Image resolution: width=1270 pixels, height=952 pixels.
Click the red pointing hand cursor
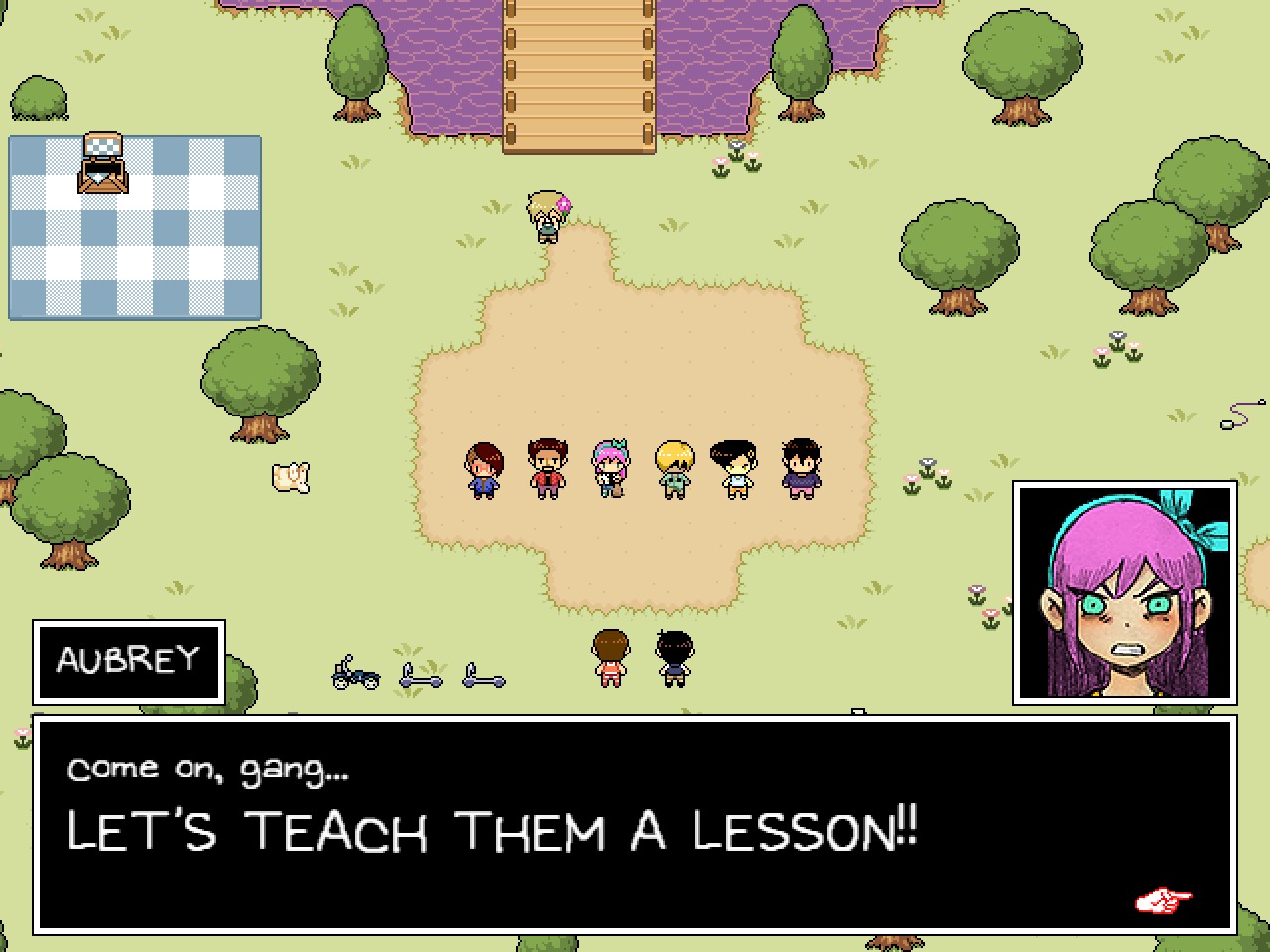click(1161, 900)
